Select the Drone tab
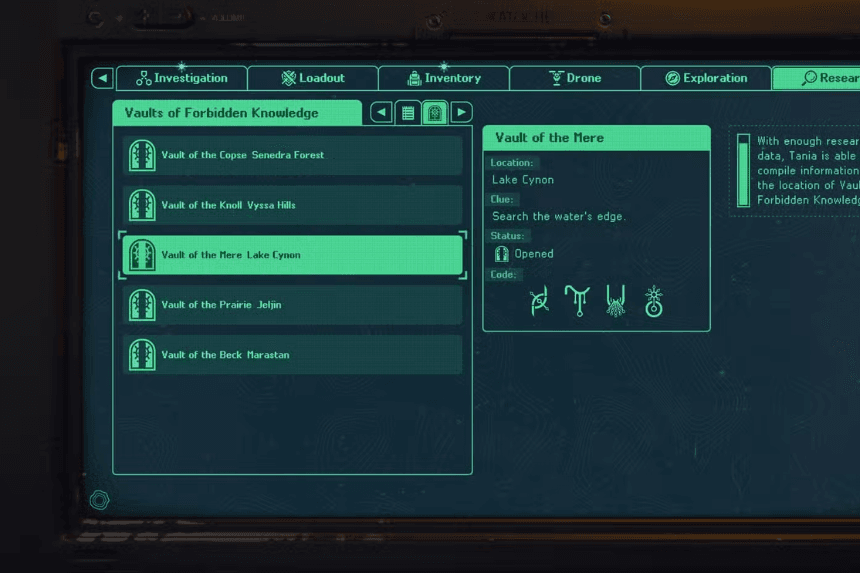 tap(575, 78)
